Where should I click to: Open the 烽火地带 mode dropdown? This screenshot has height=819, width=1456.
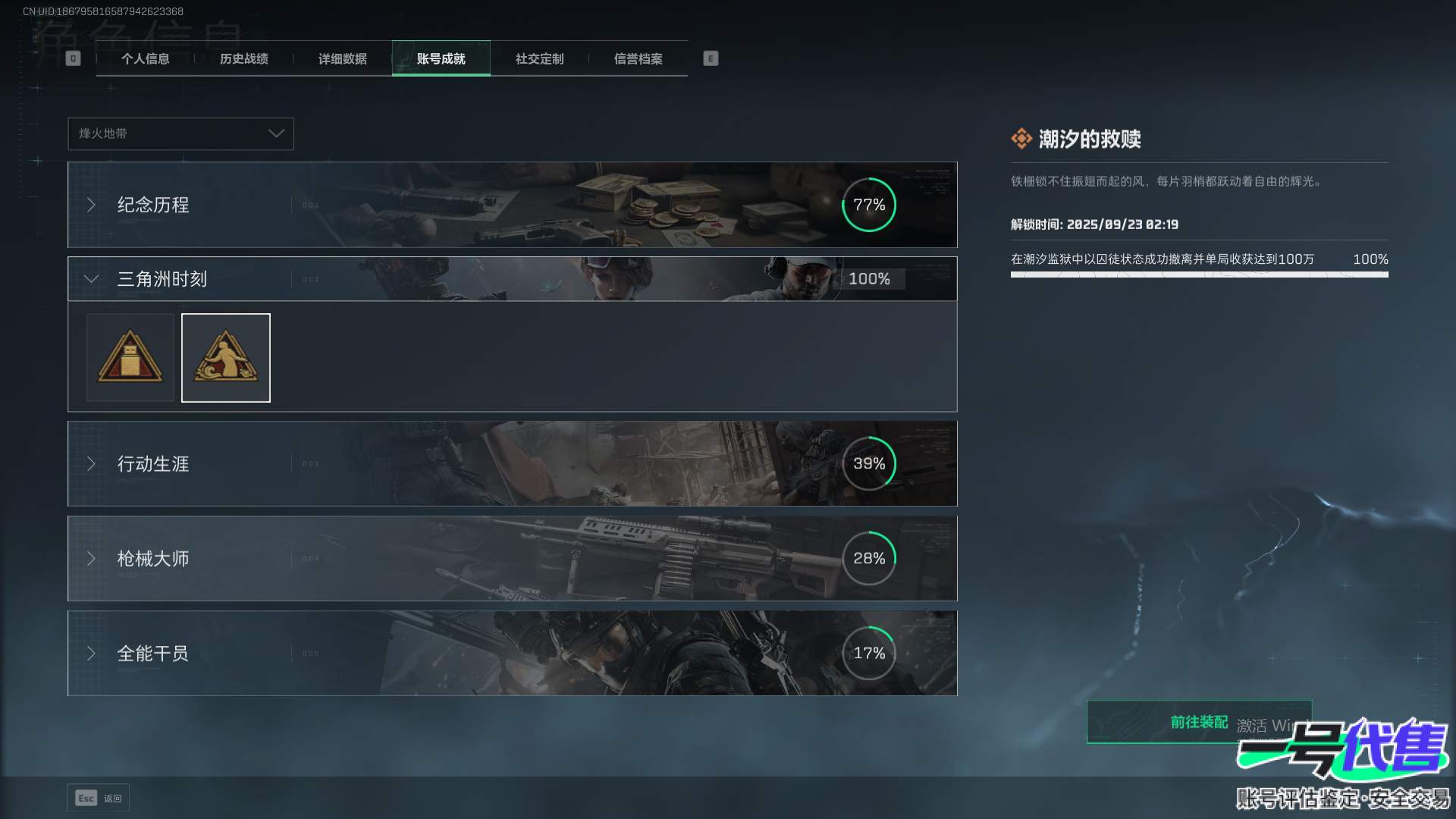pos(180,133)
